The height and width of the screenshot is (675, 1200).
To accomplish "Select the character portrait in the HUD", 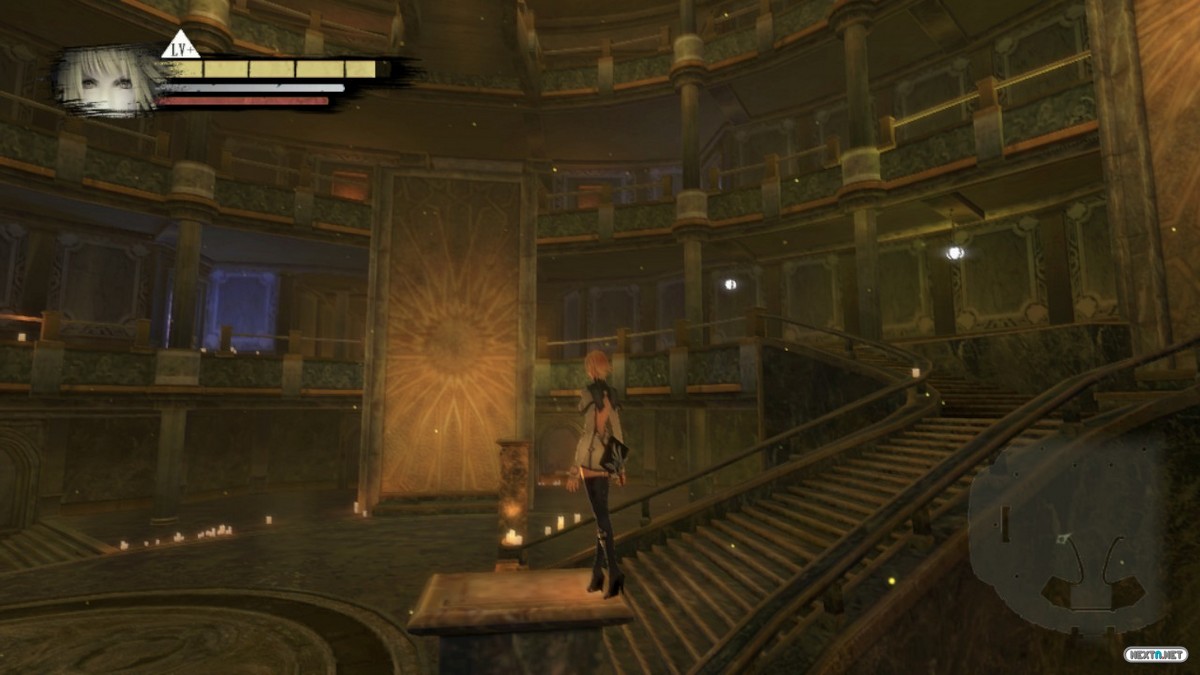I will coord(107,81).
